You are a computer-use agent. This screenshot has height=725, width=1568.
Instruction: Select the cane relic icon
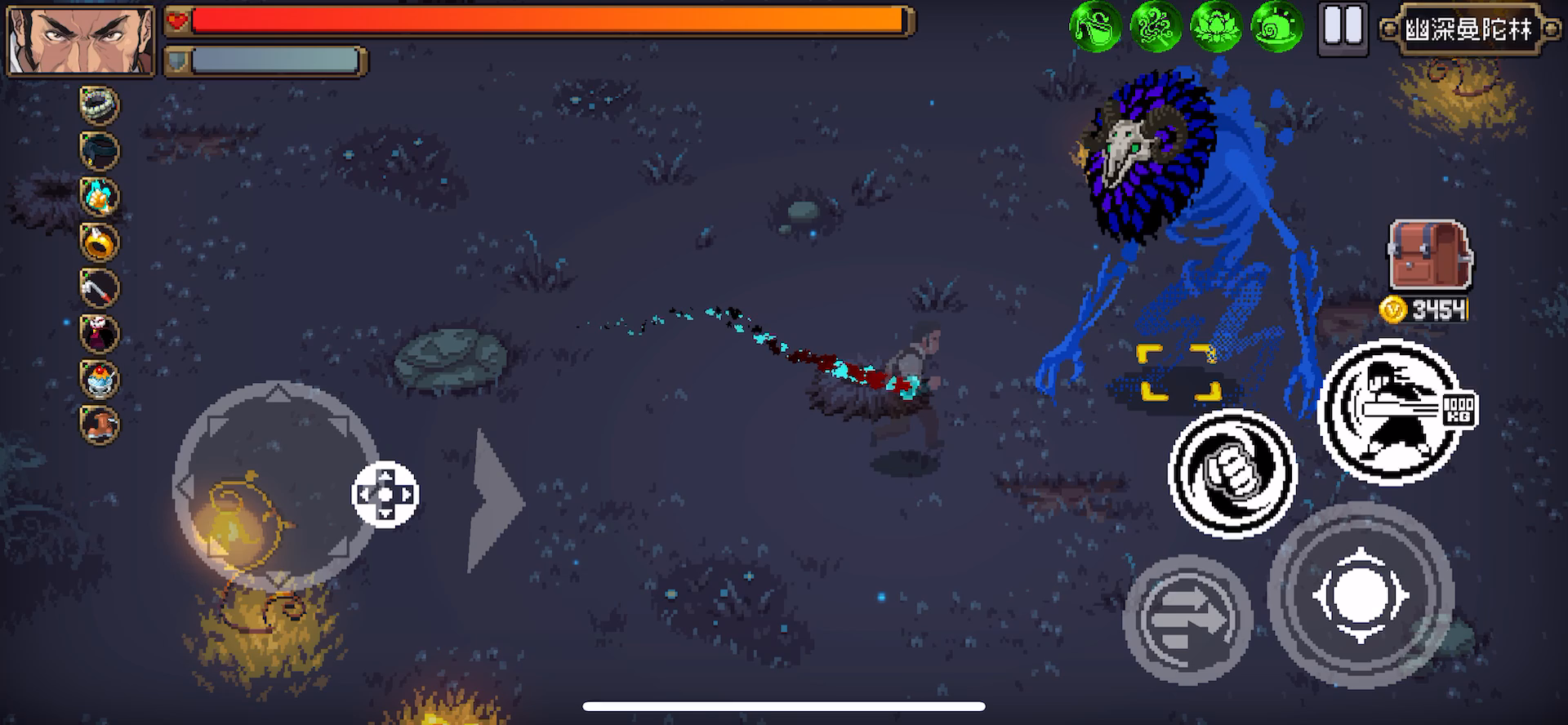(100, 288)
